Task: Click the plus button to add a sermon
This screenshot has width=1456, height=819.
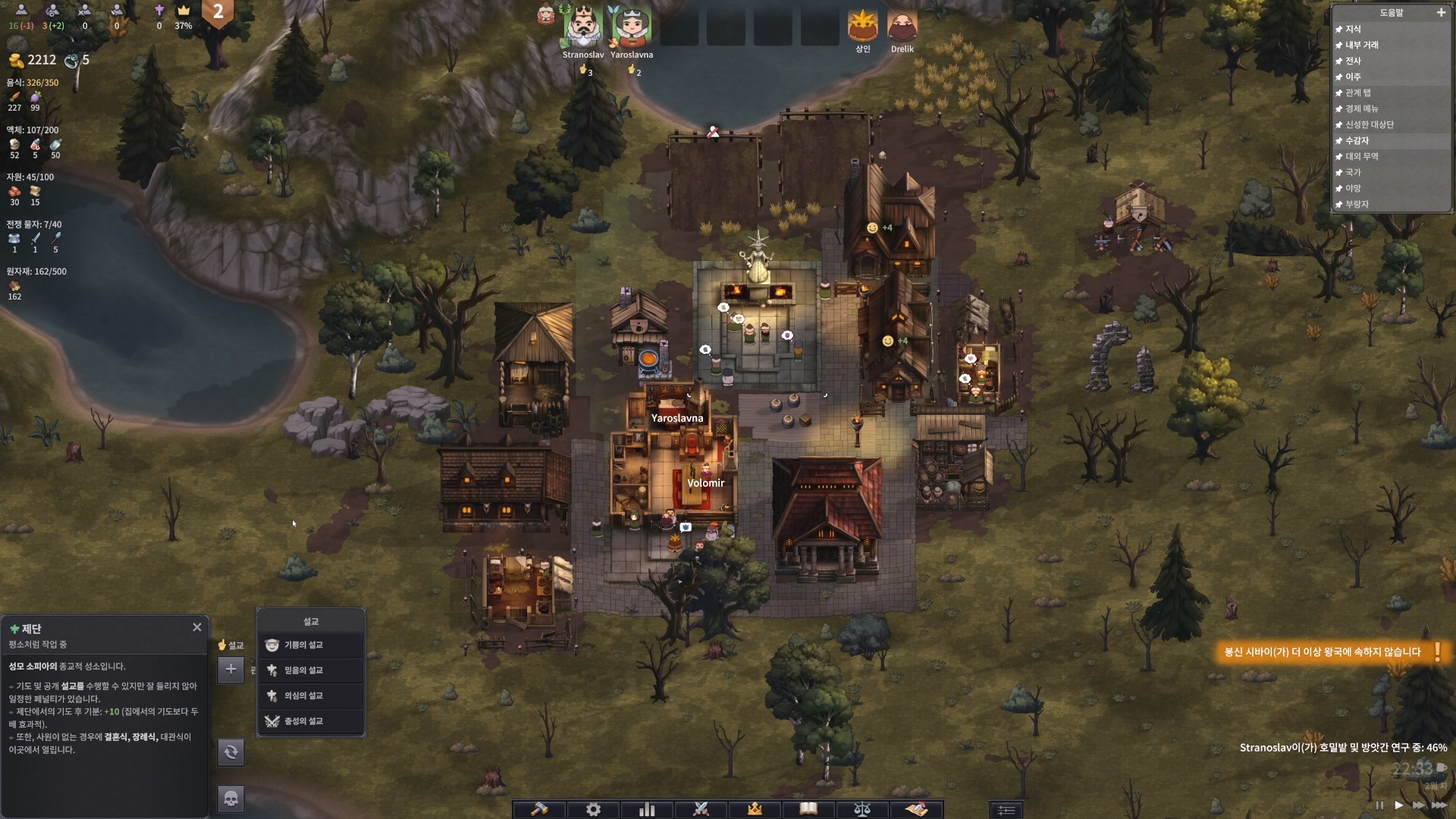Action: (x=231, y=669)
